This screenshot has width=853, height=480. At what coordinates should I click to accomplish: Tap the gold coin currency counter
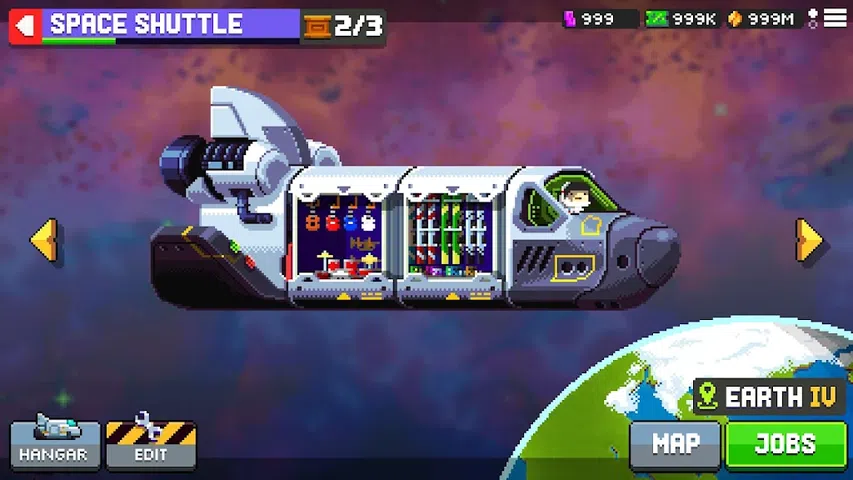(763, 19)
